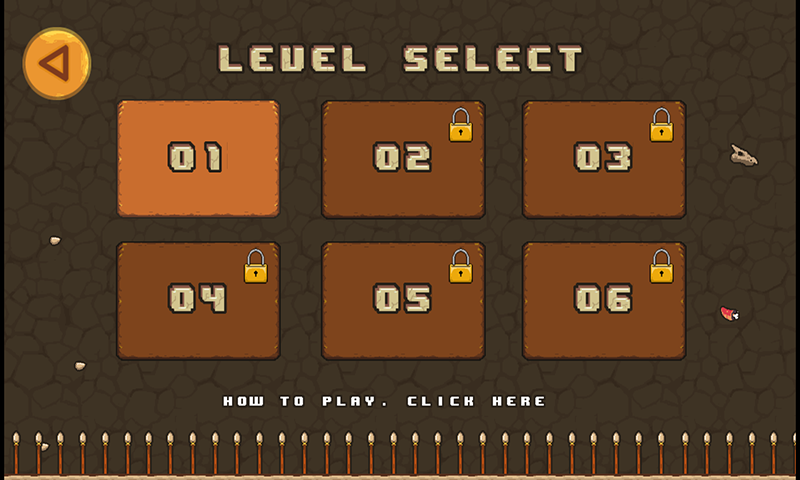Click the locked level 04 tile

198,300
